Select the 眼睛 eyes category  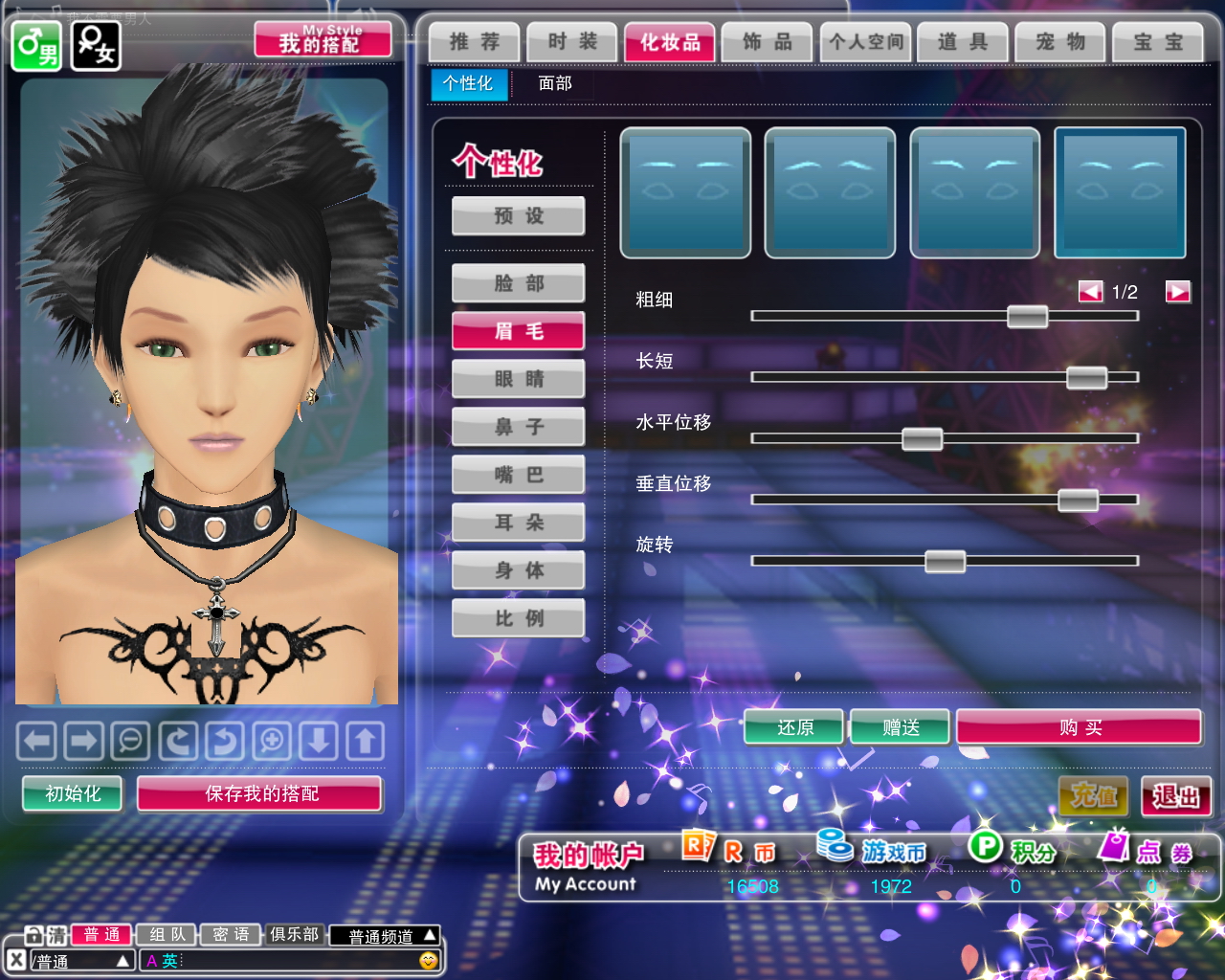click(x=518, y=379)
